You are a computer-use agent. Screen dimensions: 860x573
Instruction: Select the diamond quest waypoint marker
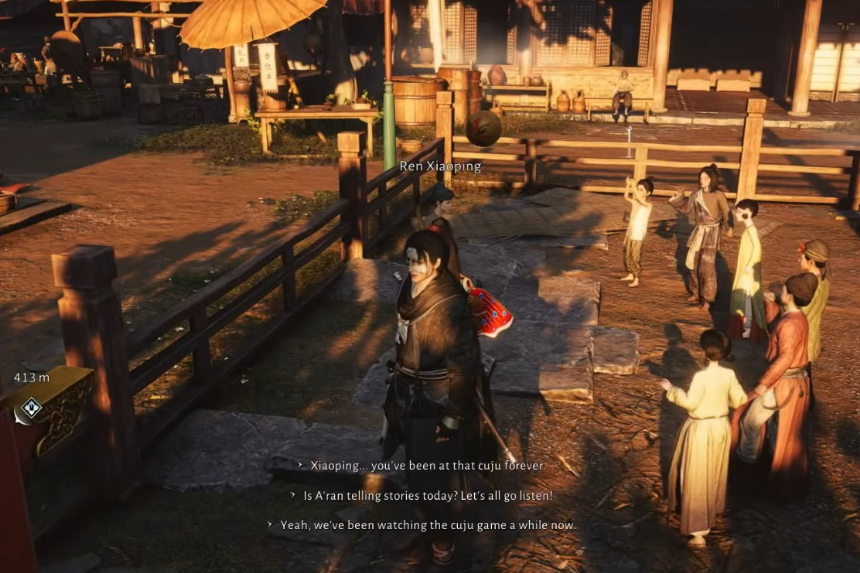(31, 407)
